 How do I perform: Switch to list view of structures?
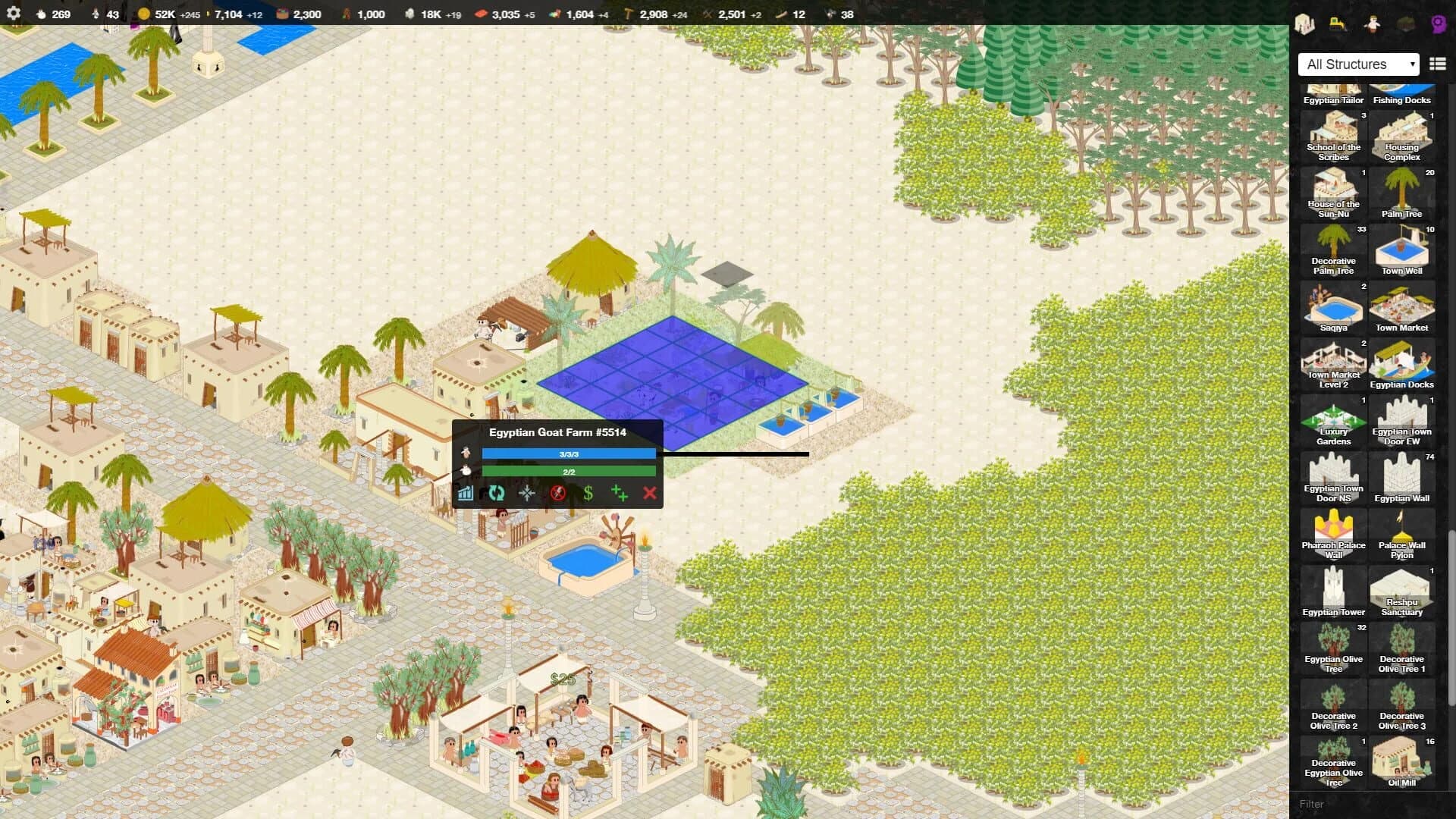click(x=1439, y=64)
